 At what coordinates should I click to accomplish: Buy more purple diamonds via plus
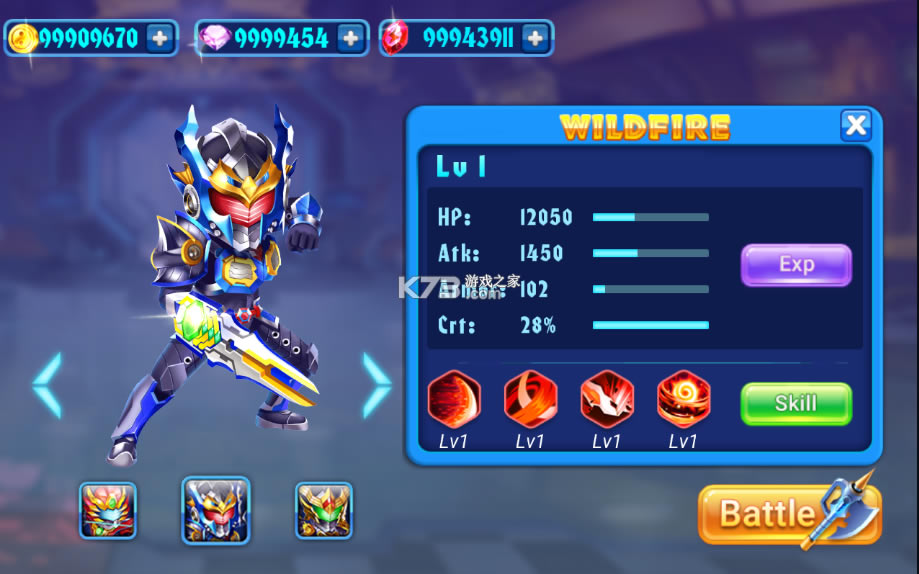click(350, 38)
